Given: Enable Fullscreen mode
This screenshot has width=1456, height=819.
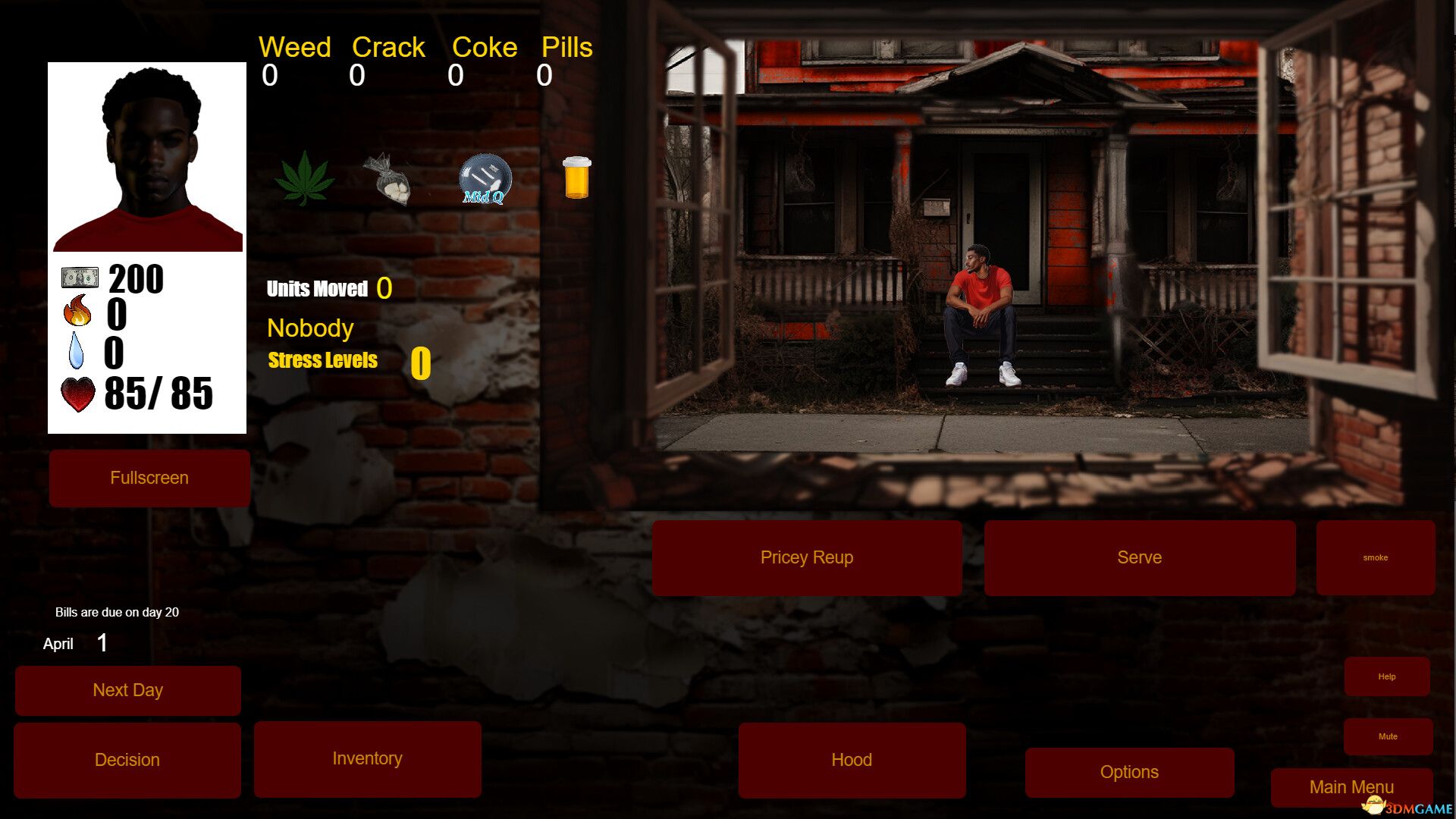Looking at the screenshot, I should coord(149,478).
